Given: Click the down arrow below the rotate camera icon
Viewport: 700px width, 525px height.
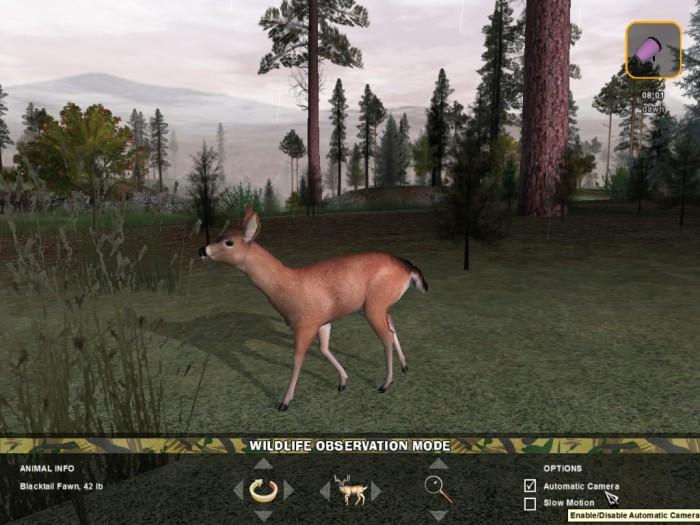Looking at the screenshot, I should (x=262, y=515).
